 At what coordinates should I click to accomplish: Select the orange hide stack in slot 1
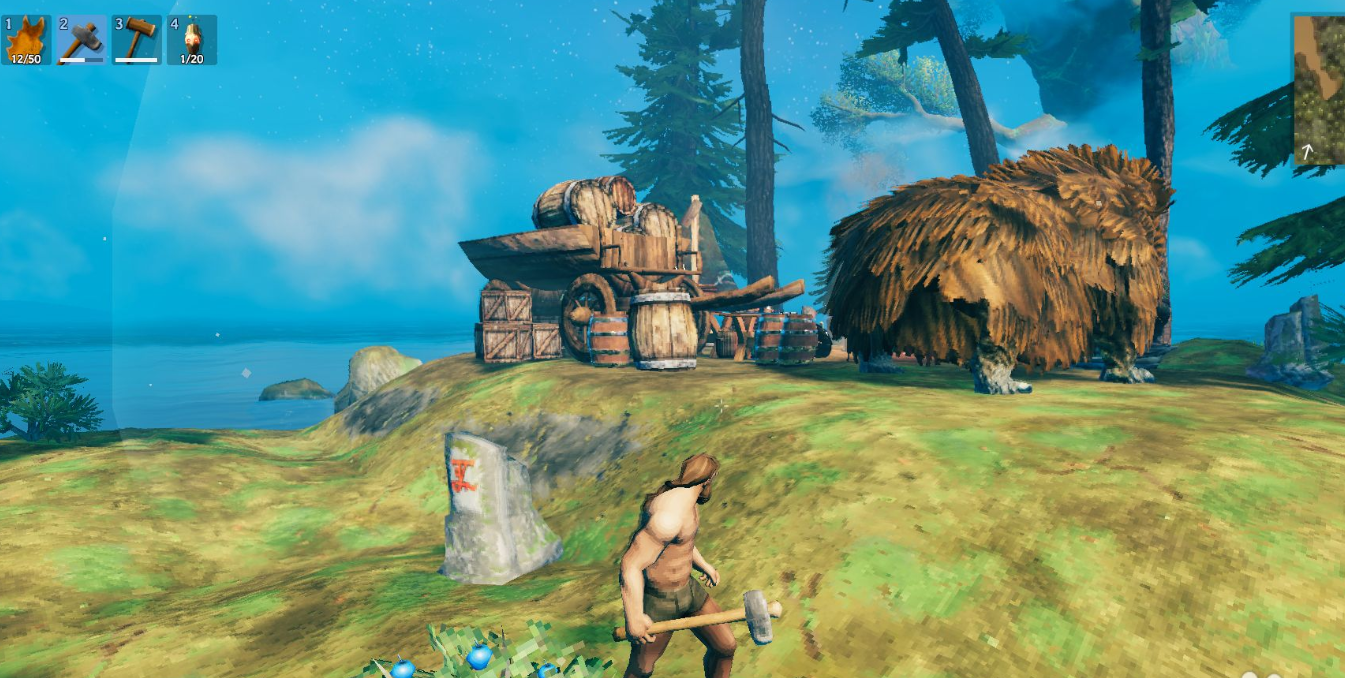[26, 40]
